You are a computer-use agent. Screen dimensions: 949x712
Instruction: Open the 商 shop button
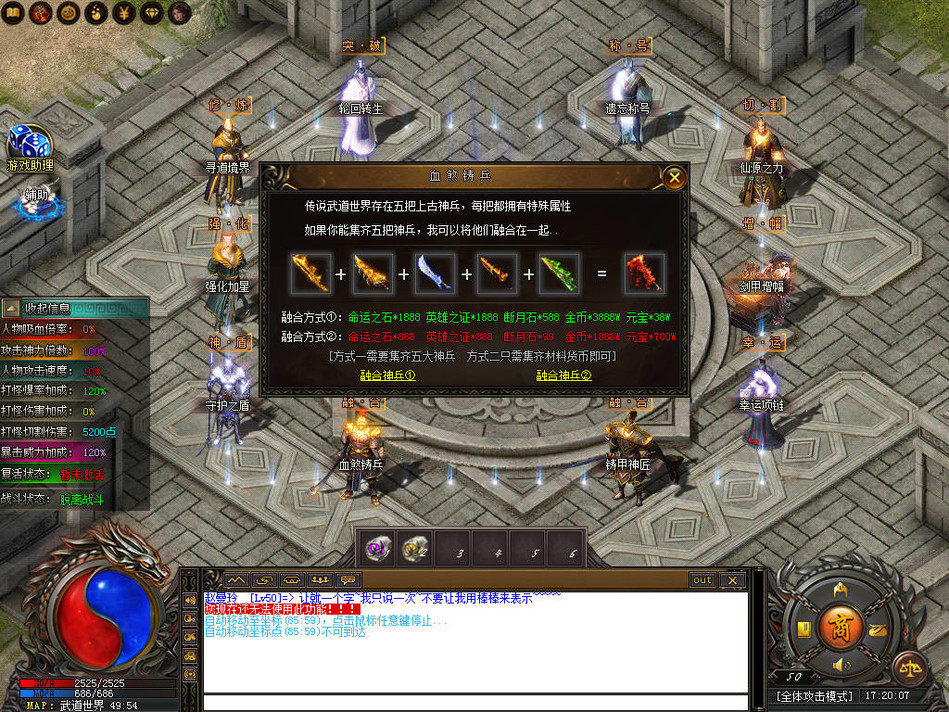pyautogui.click(x=838, y=627)
